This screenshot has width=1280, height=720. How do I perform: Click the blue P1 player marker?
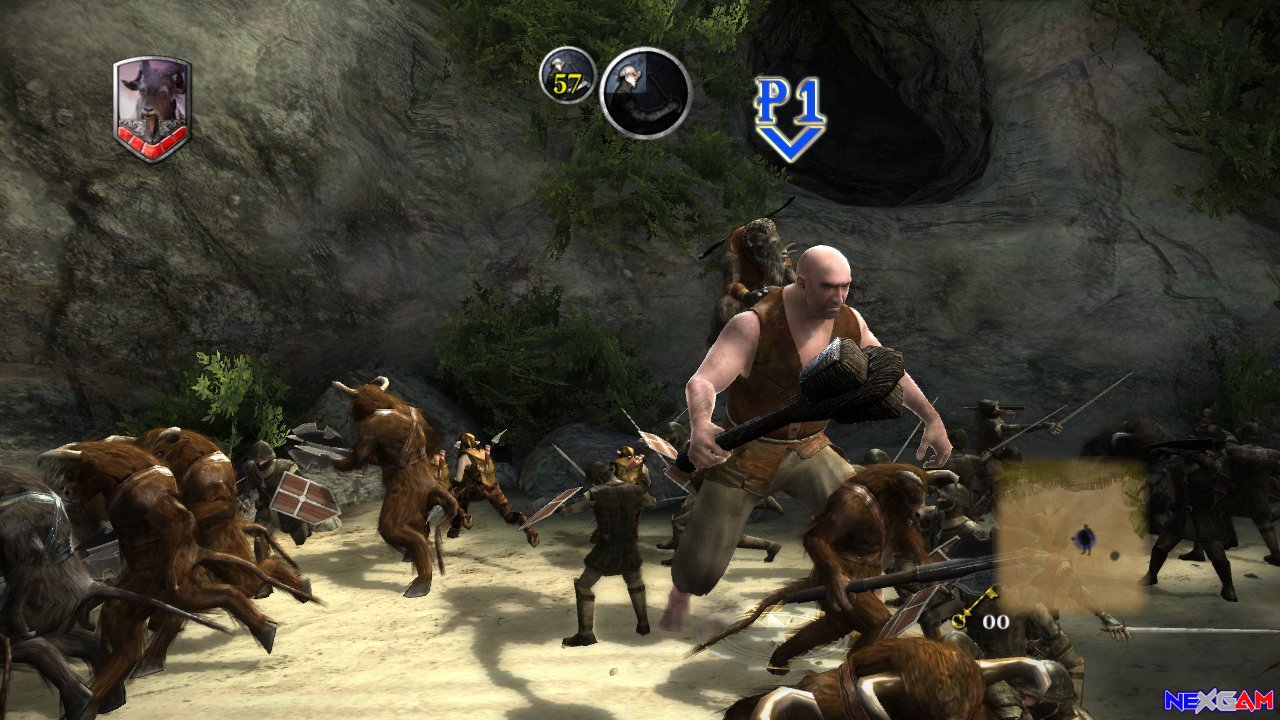pos(790,118)
